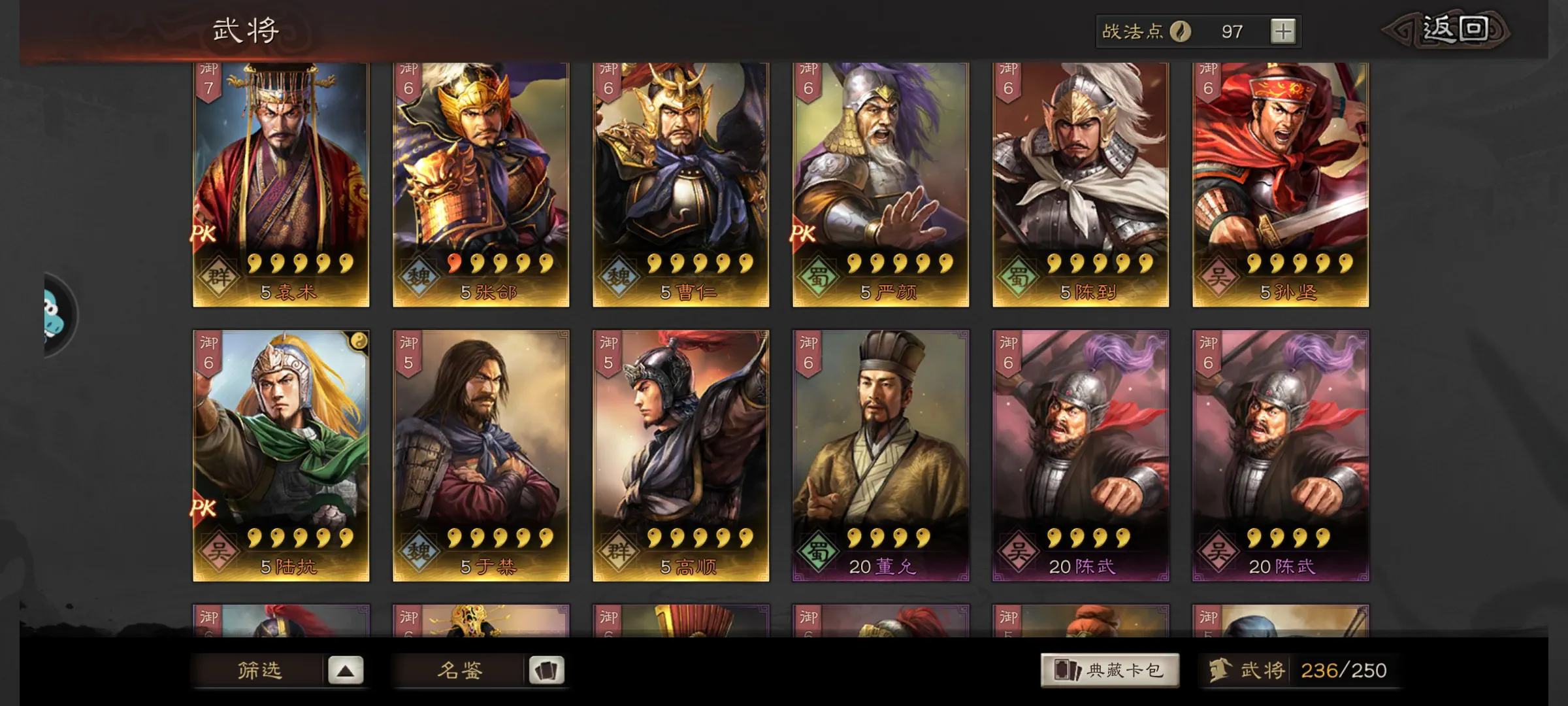Open the 孙坚 general card
Viewport: 1568px width, 706px height.
point(1281,183)
